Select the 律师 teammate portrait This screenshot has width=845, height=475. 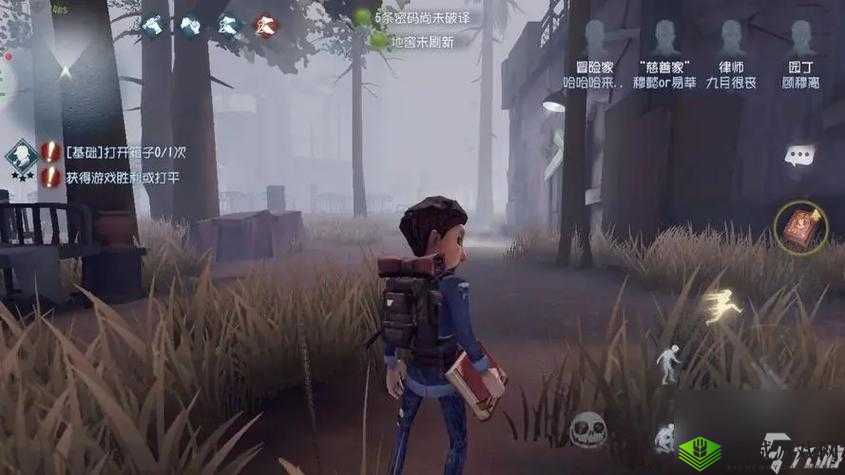733,40
